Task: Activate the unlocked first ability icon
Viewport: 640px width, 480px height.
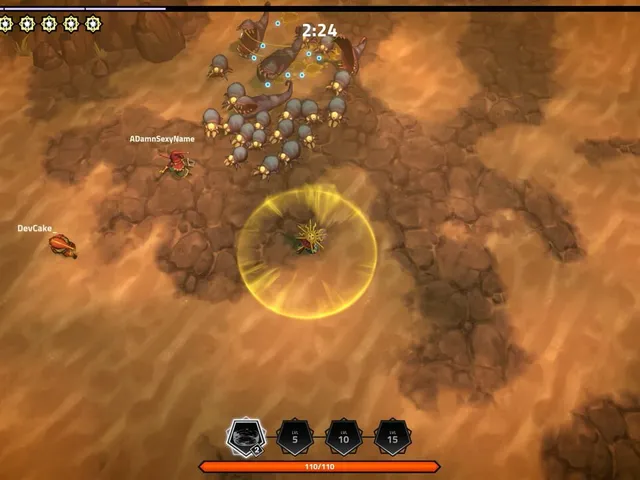Action: pos(245,436)
